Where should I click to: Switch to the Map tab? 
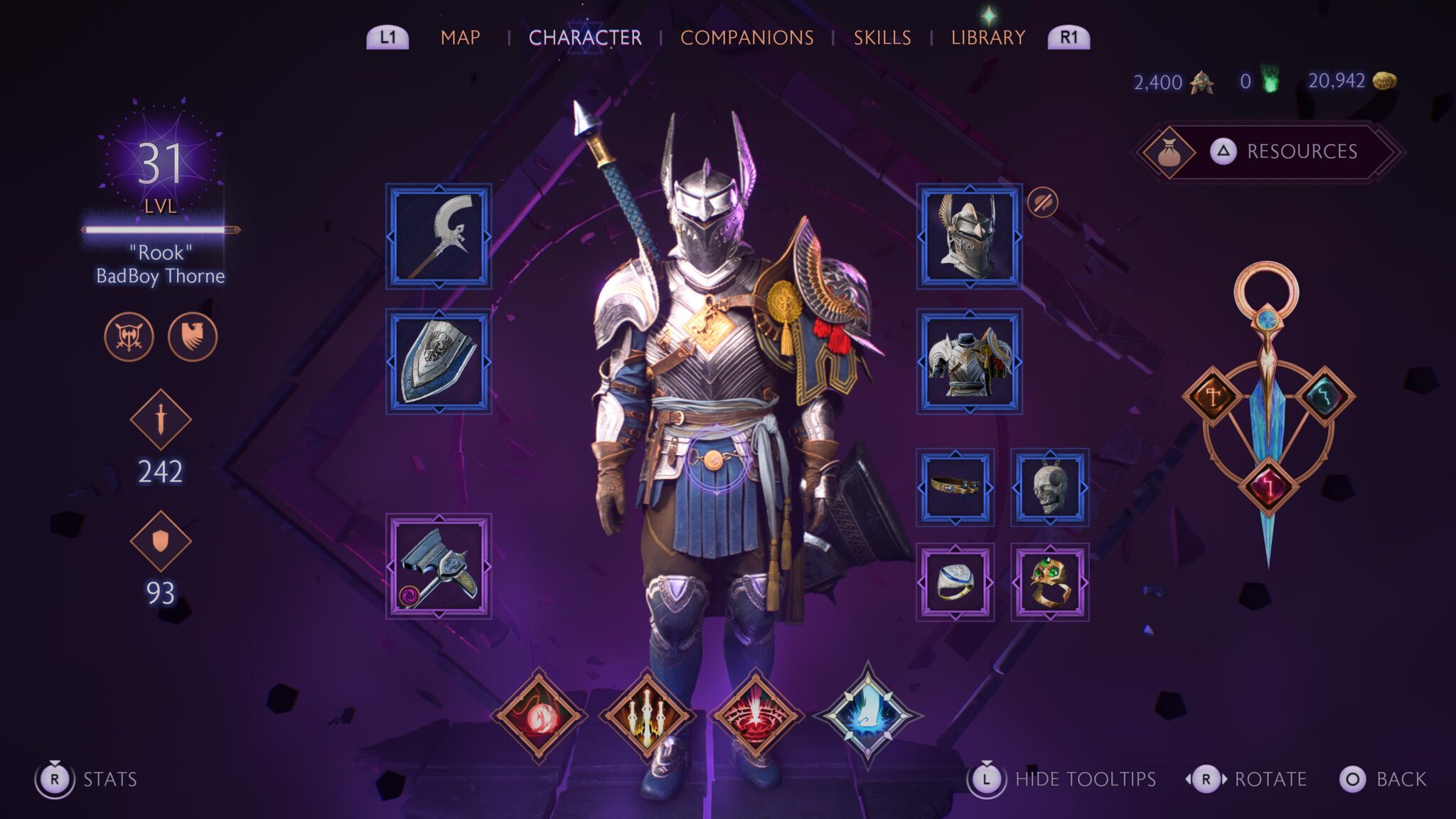click(460, 38)
